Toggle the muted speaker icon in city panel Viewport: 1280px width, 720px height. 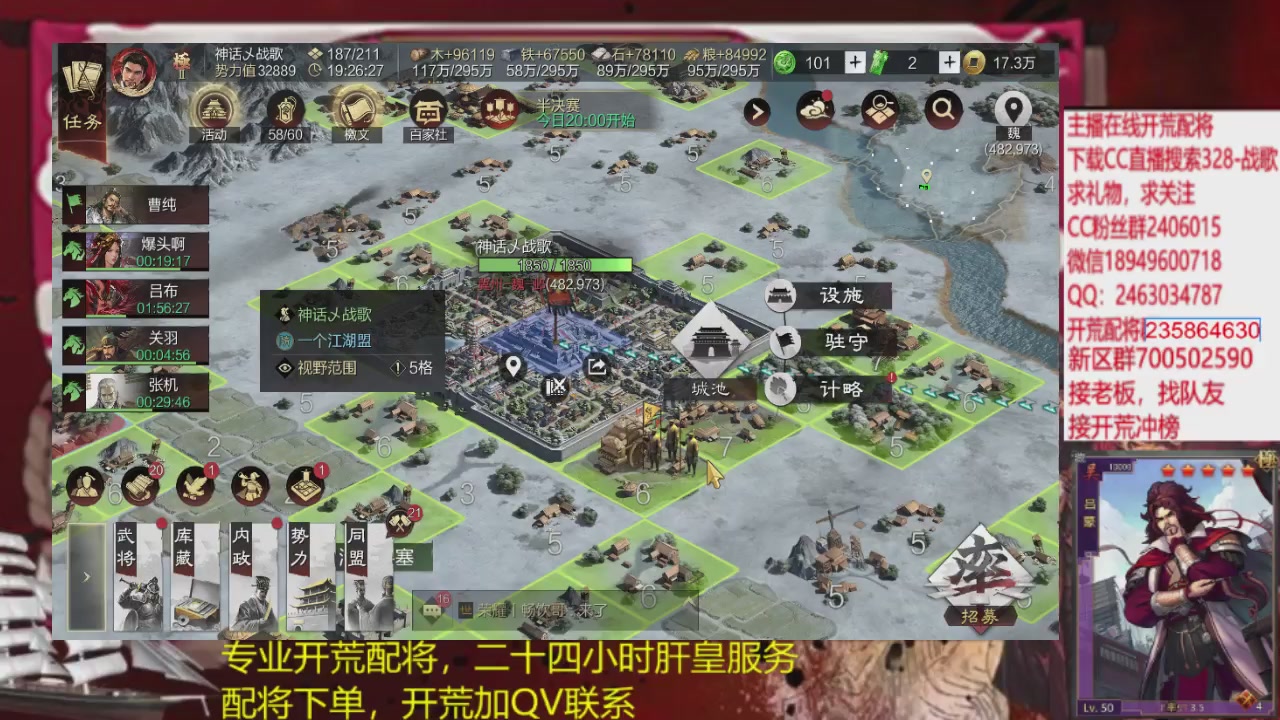556,388
